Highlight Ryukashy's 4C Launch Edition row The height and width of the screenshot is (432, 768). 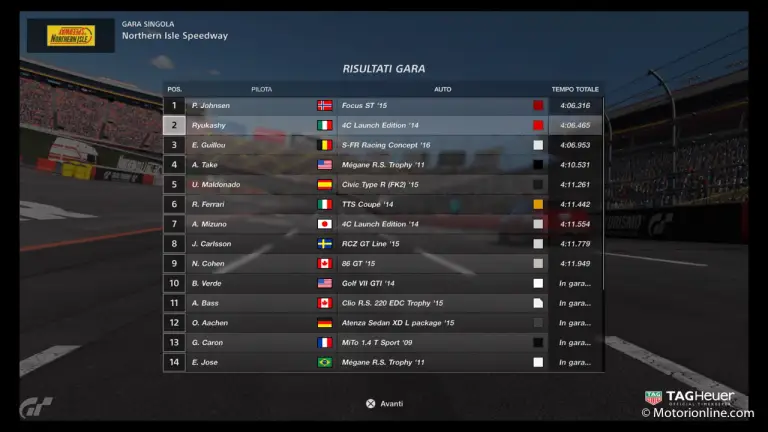click(383, 125)
